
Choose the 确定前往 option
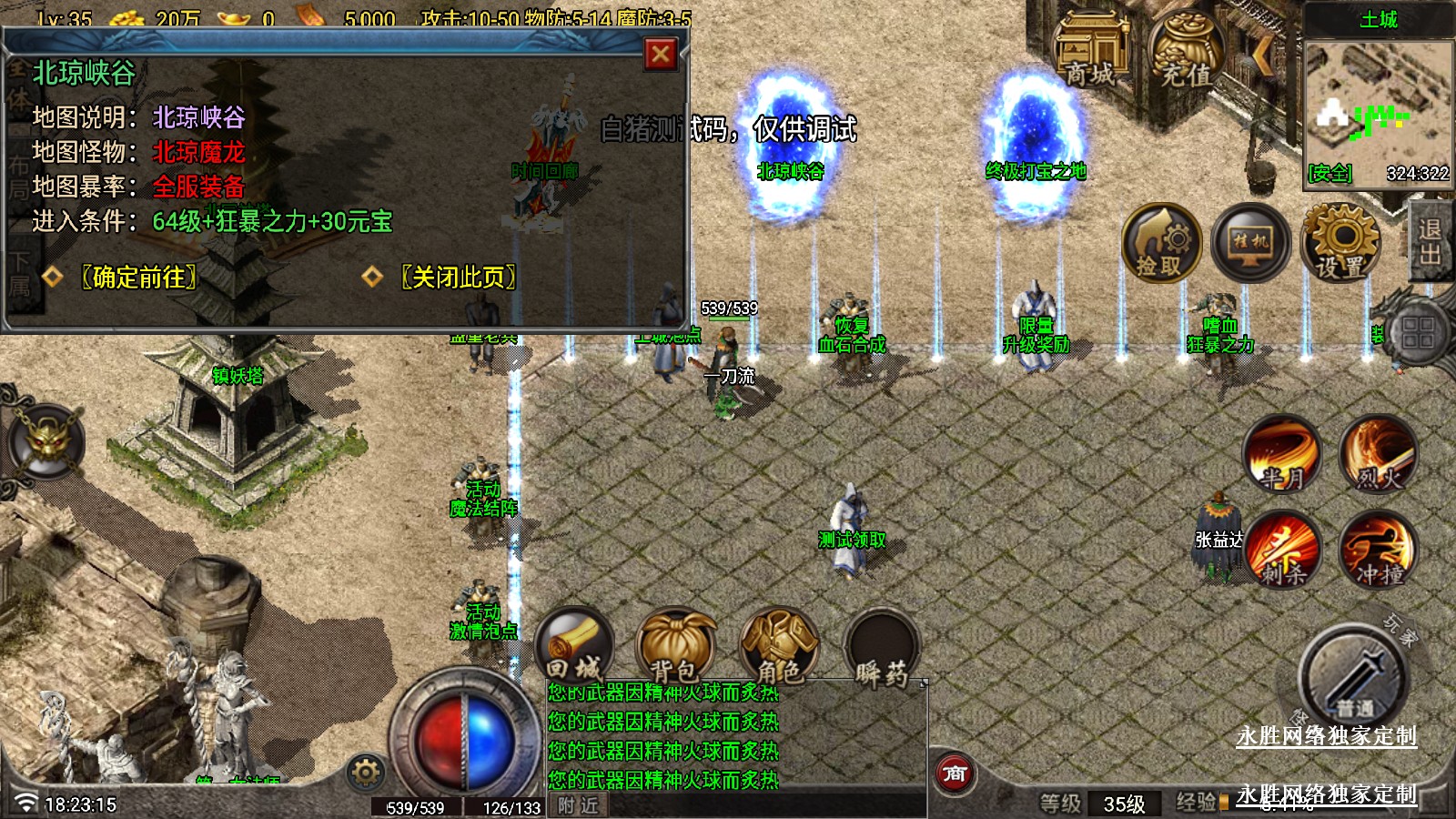click(138, 277)
